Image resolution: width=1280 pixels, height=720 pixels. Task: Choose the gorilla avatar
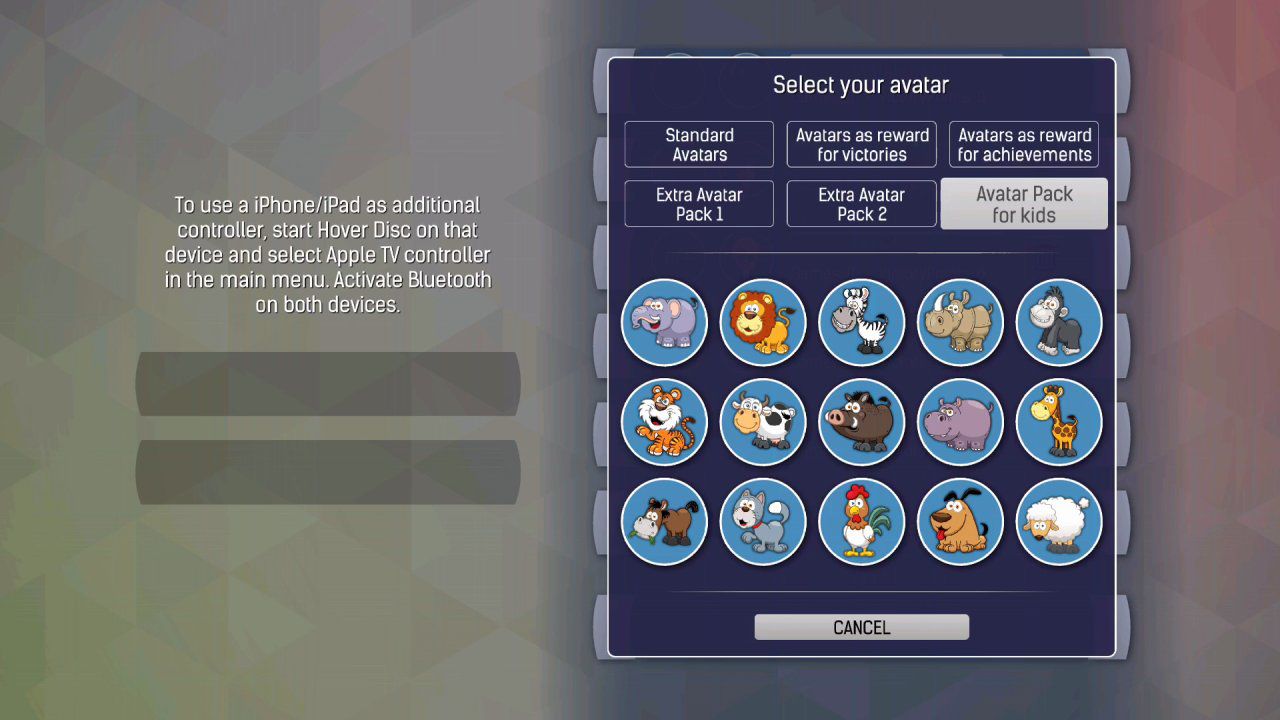[x=1059, y=322]
